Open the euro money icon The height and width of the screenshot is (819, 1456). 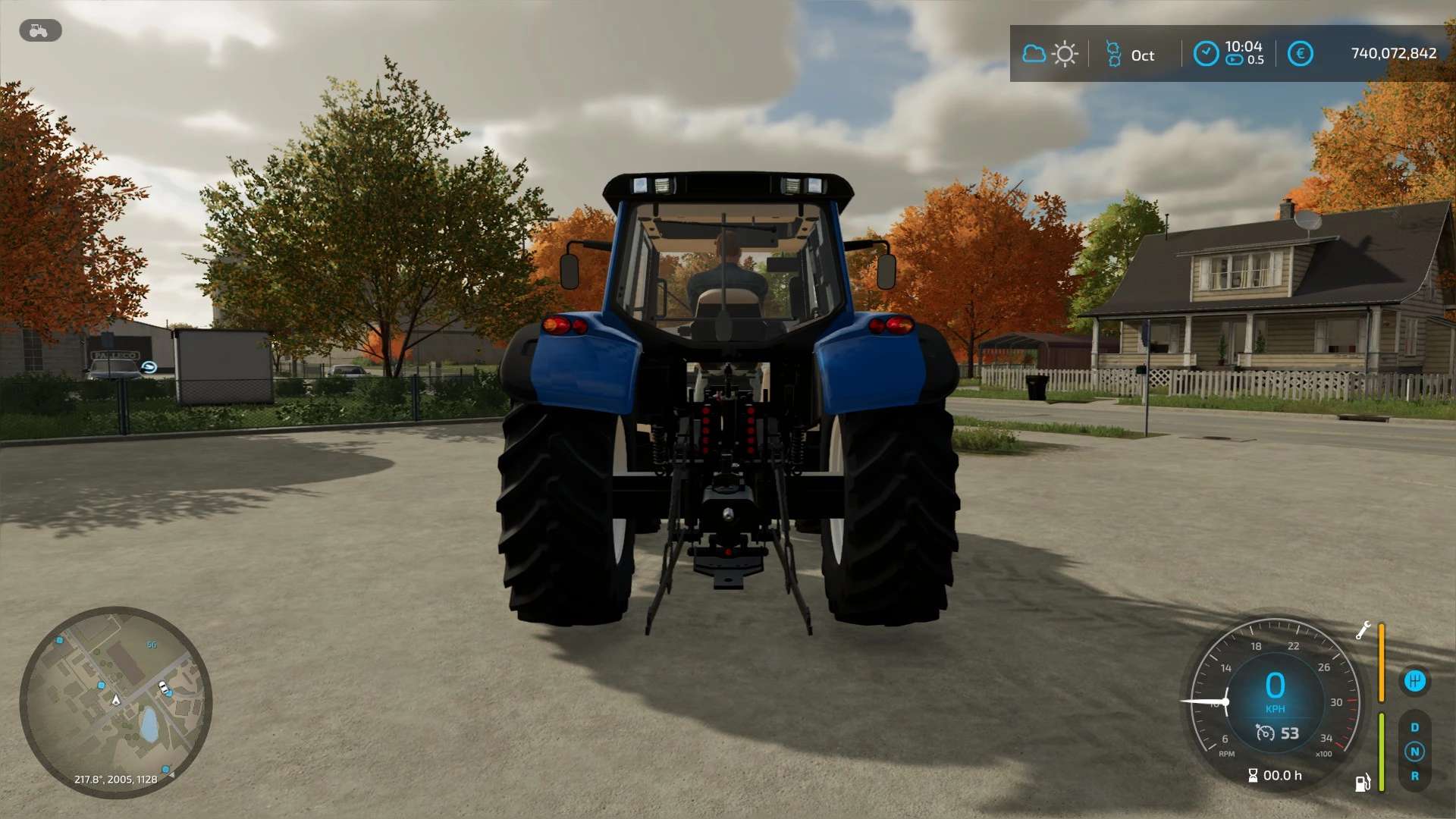tap(1300, 54)
